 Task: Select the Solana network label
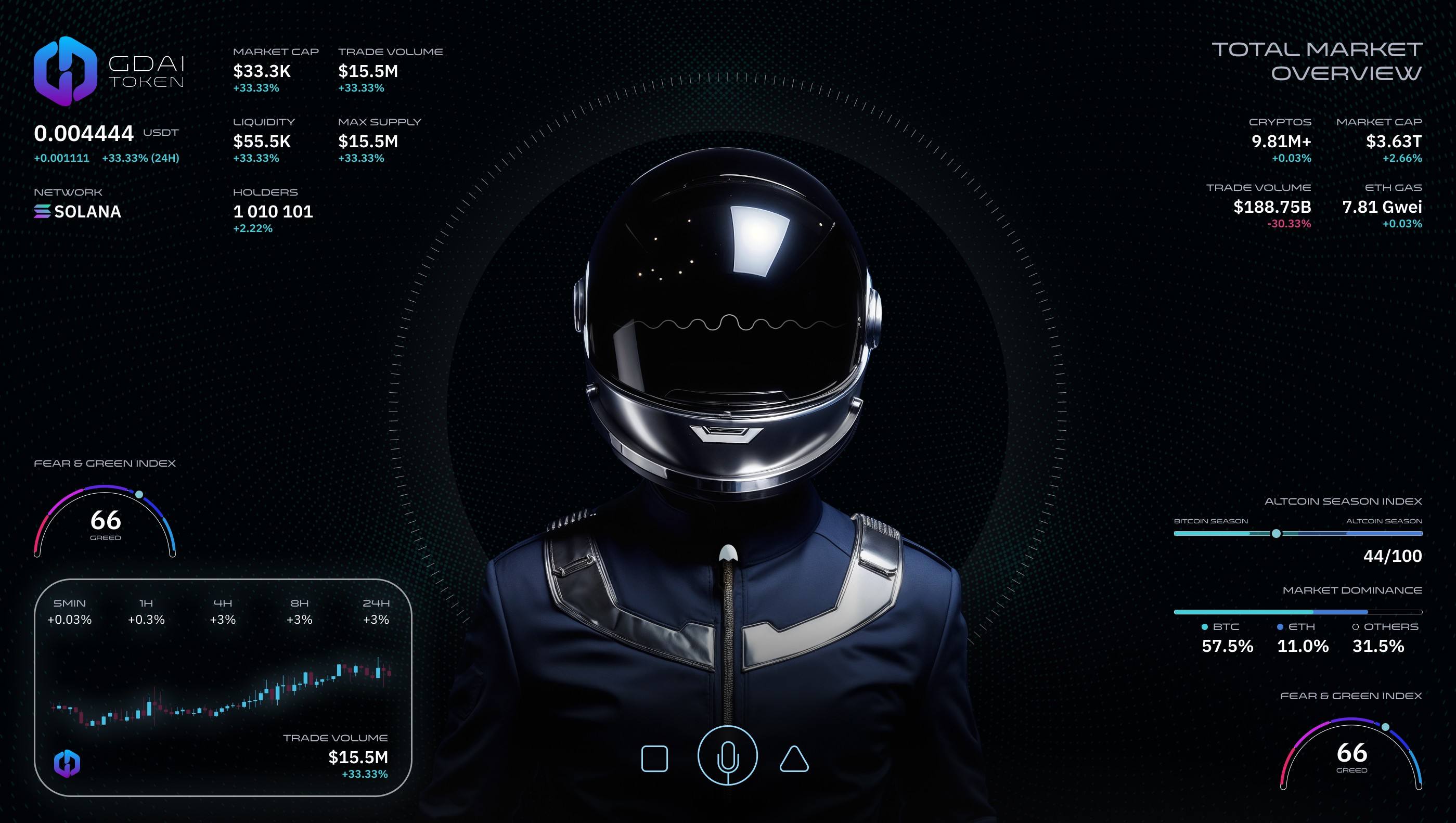pos(78,211)
